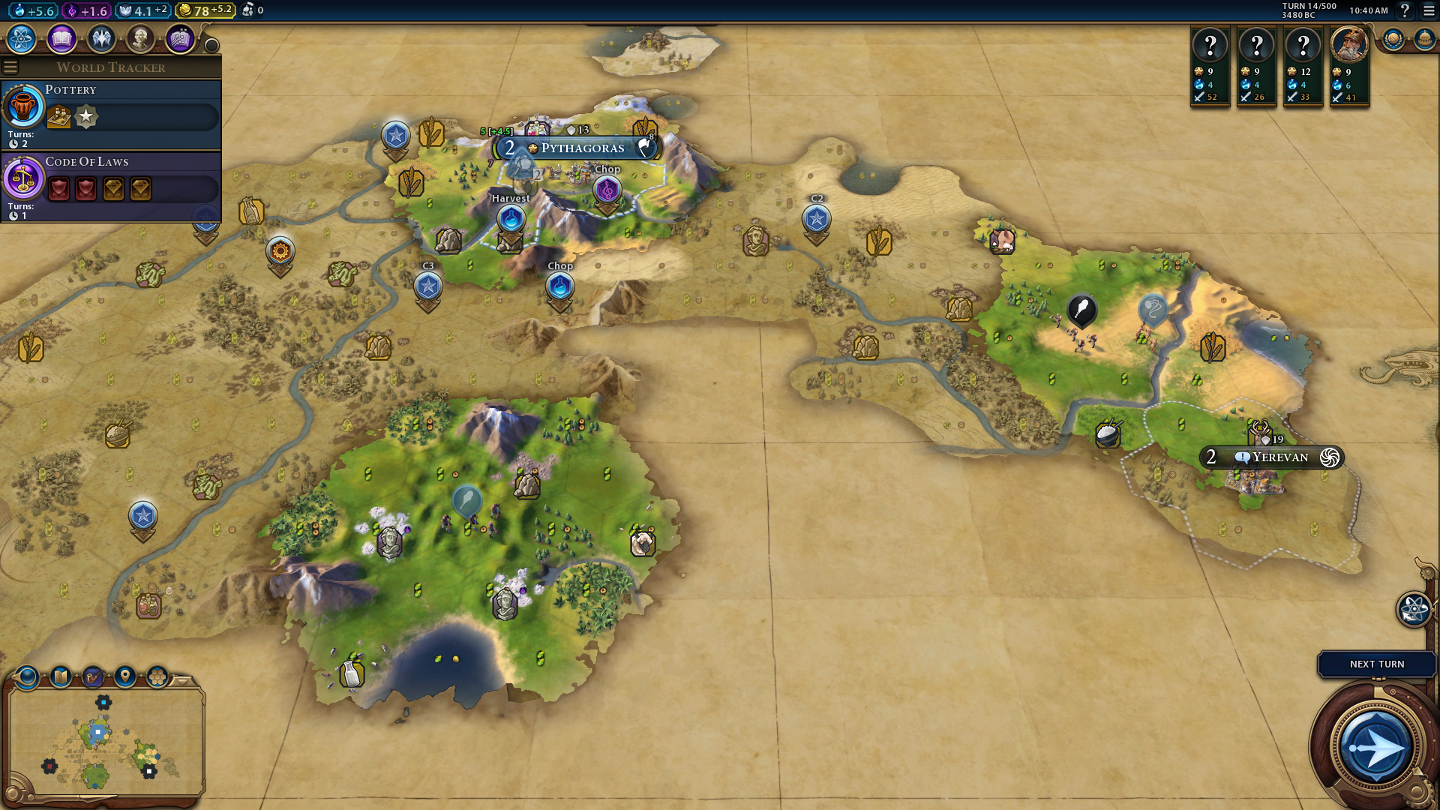This screenshot has width=1440, height=810.
Task: Open the bearded leader portrait in diplomacy ribbon
Action: pyautogui.click(x=1349, y=47)
